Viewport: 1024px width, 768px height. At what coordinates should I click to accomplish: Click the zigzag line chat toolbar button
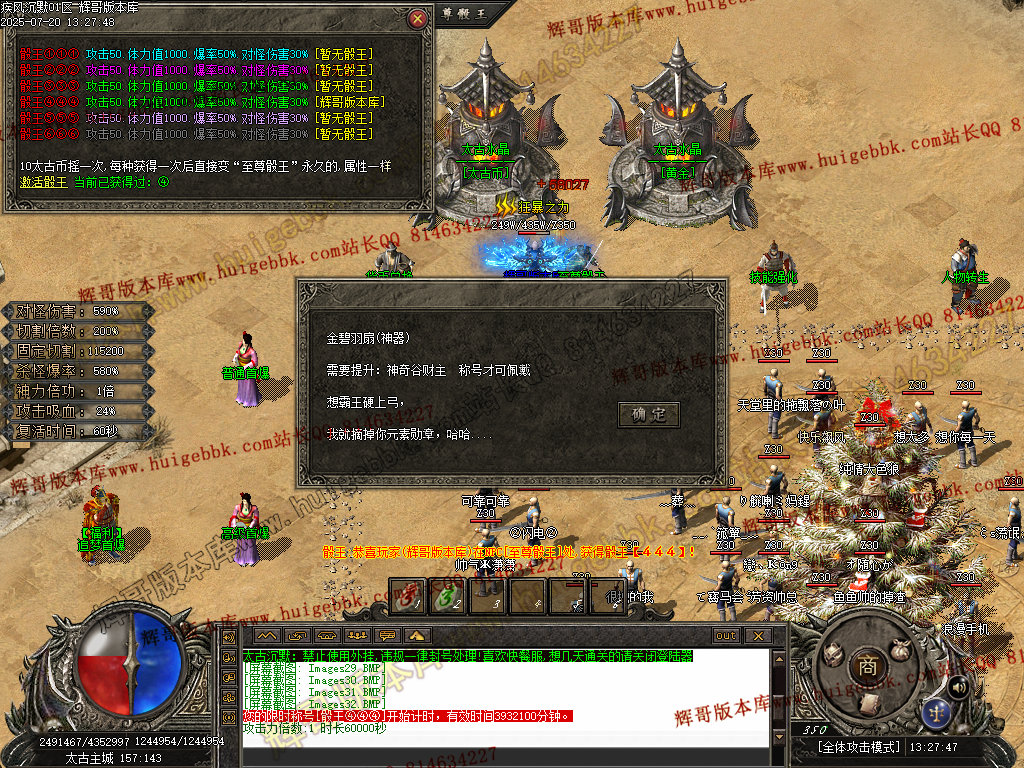(x=266, y=635)
